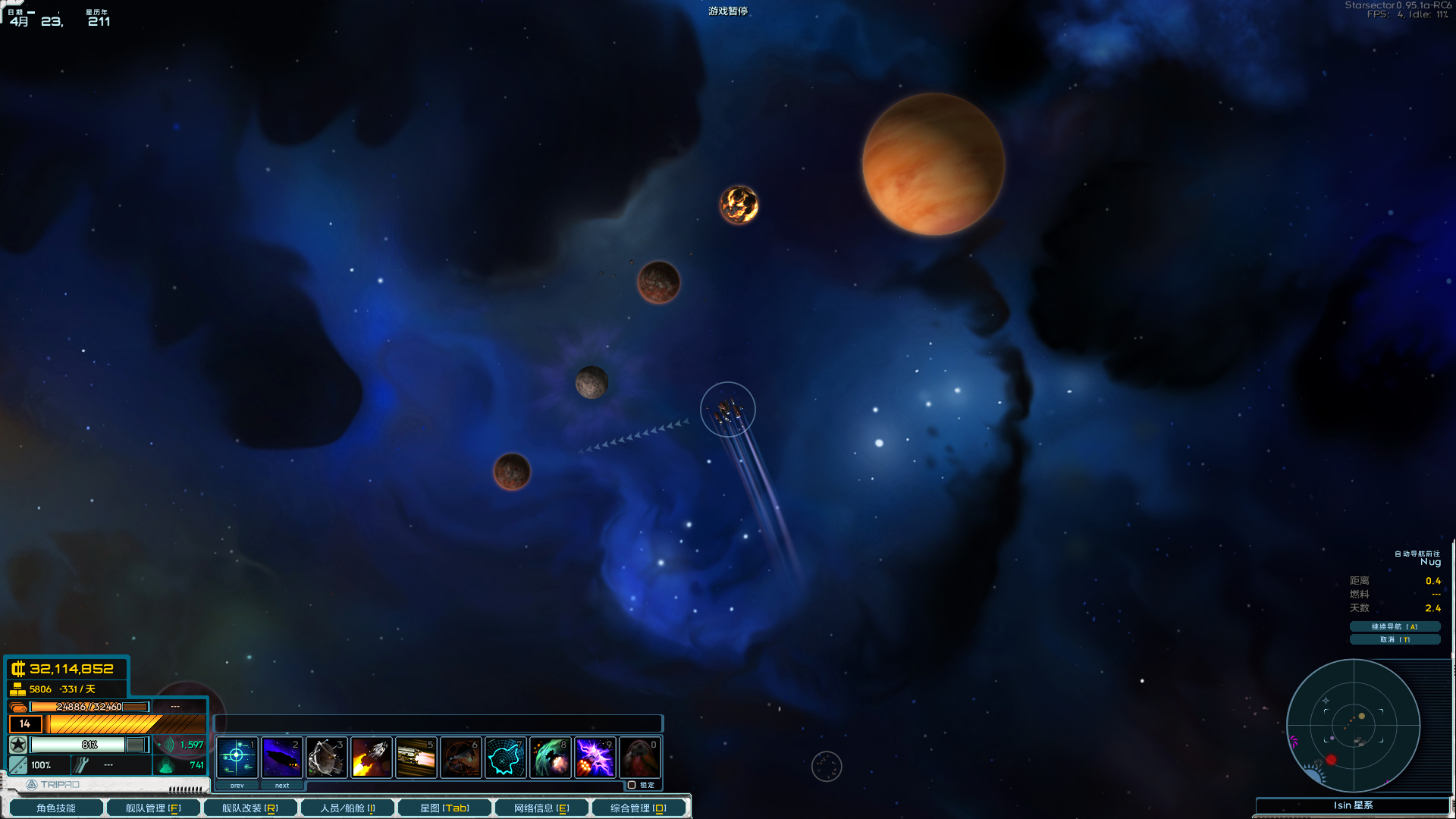This screenshot has height=819, width=1456.
Task: Activate the purple lightning ability in slot 9
Action: pyautogui.click(x=595, y=757)
